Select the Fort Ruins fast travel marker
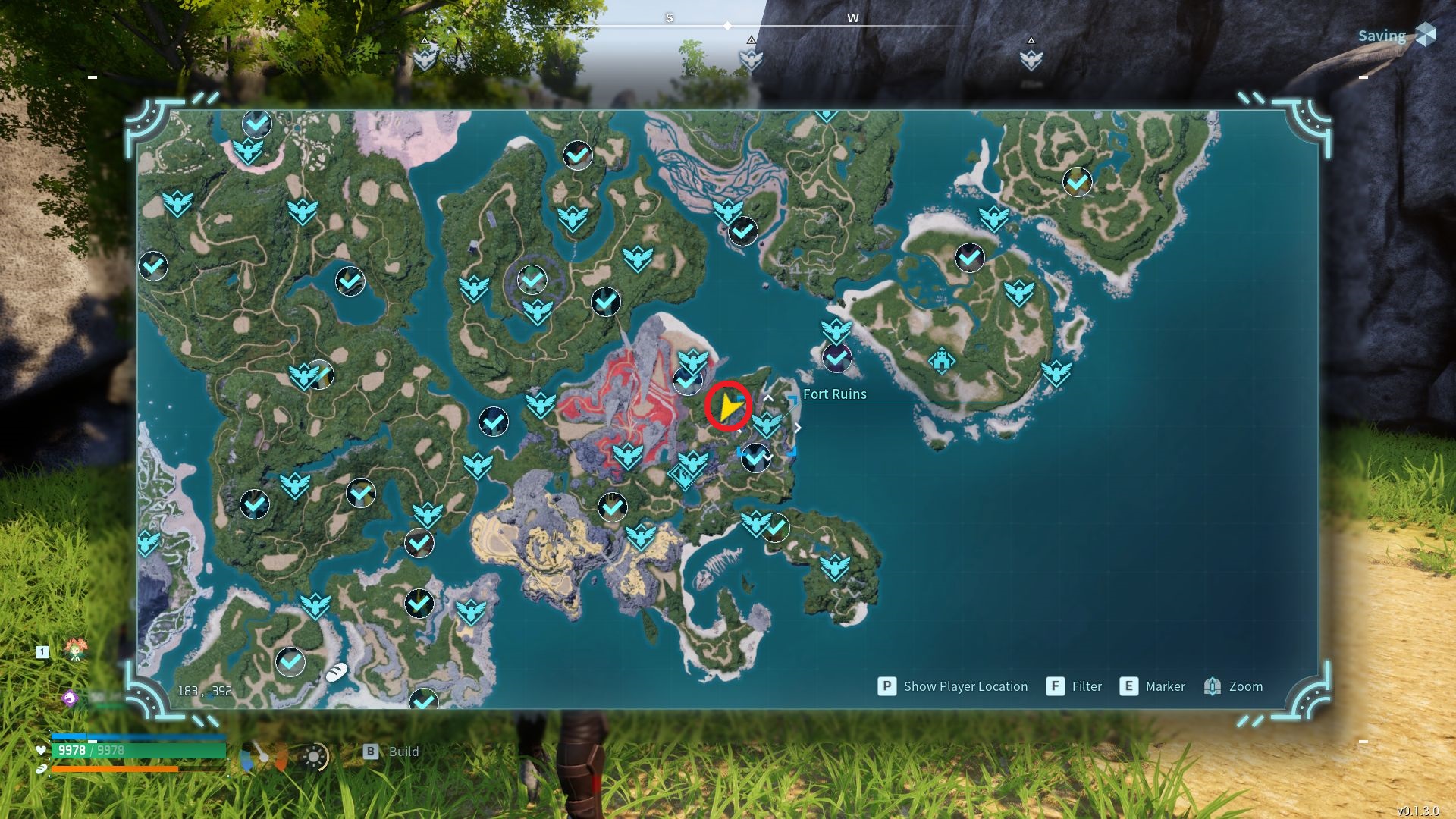Viewport: 1456px width, 819px height. pos(767,424)
